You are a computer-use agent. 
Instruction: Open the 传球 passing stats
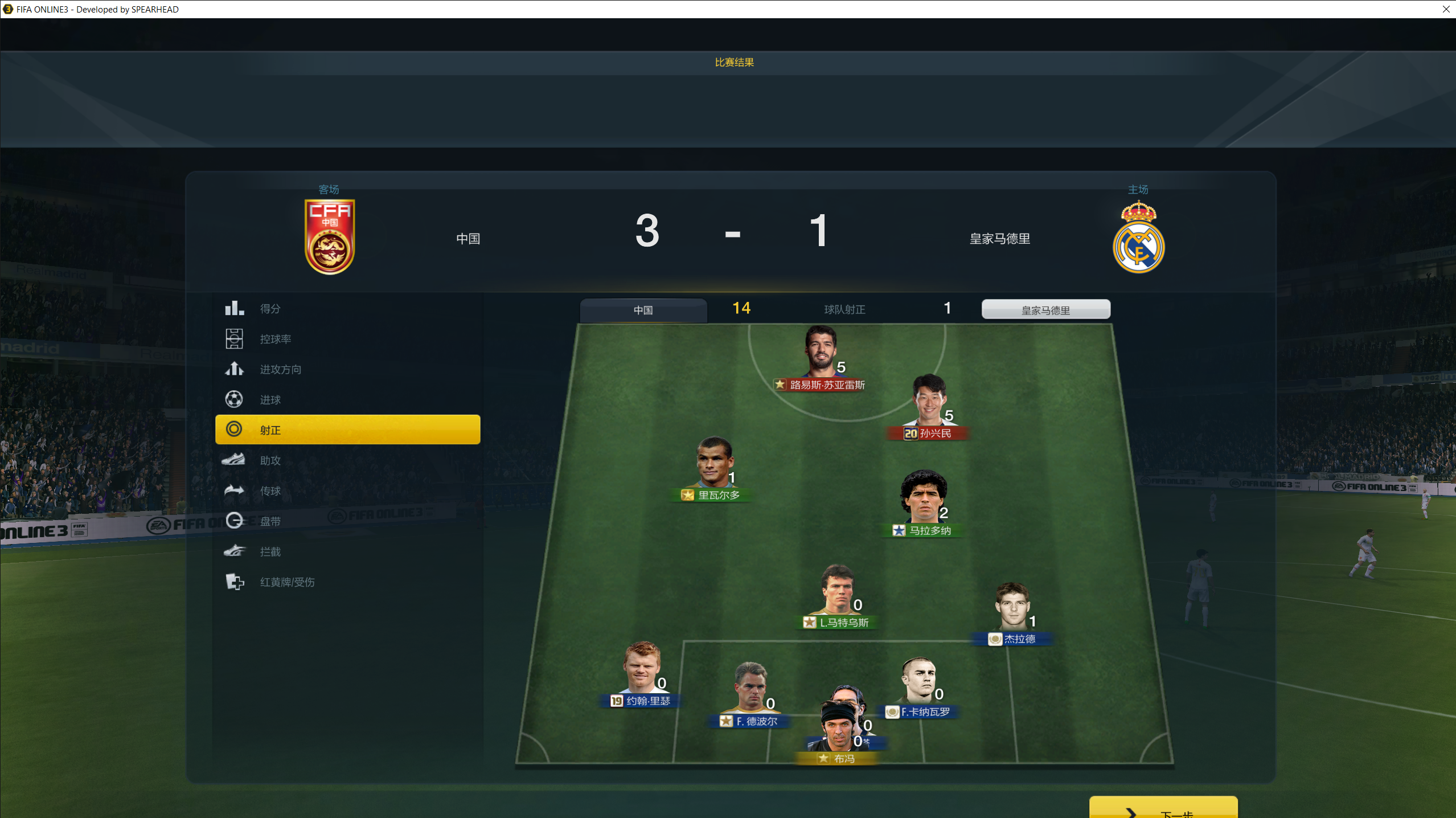(x=347, y=490)
